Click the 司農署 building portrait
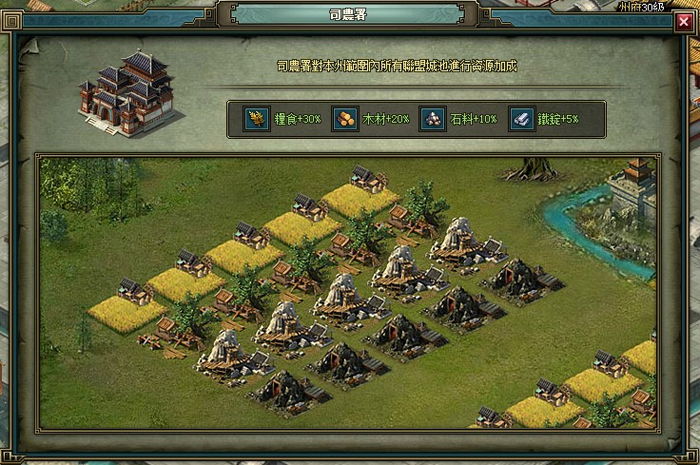The height and width of the screenshot is (465, 700). click(127, 92)
